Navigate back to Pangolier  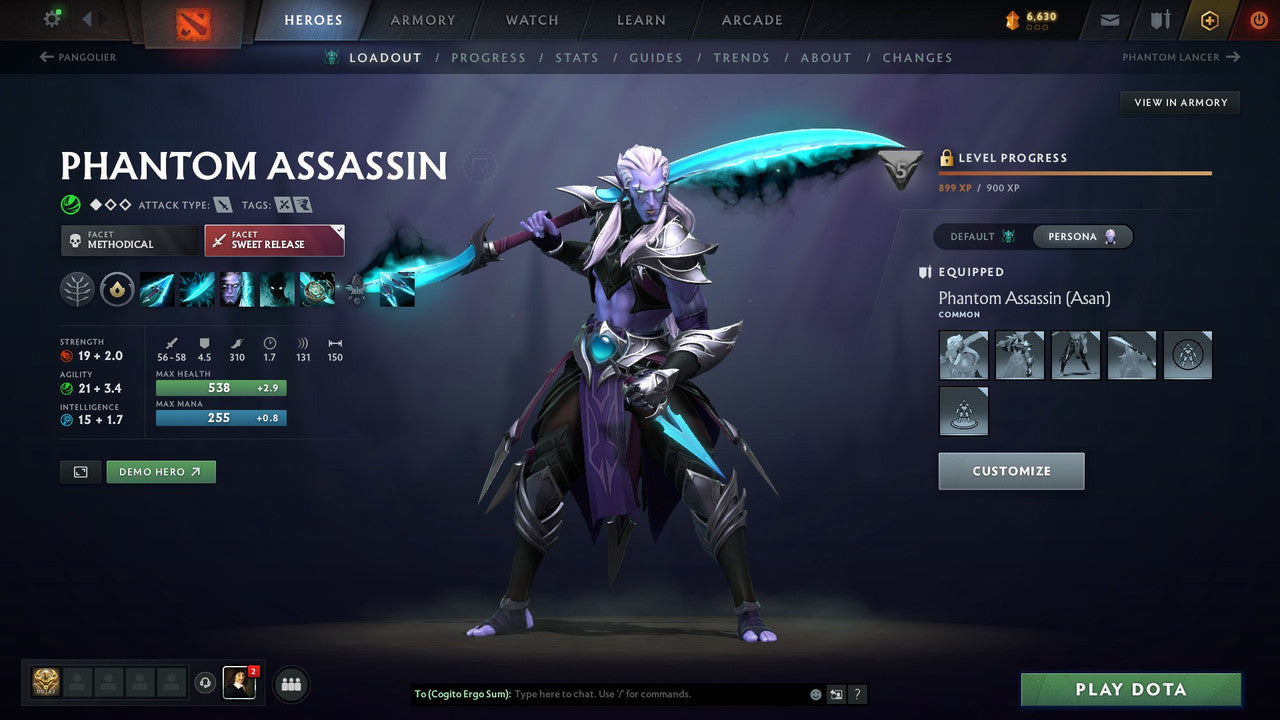[x=78, y=57]
